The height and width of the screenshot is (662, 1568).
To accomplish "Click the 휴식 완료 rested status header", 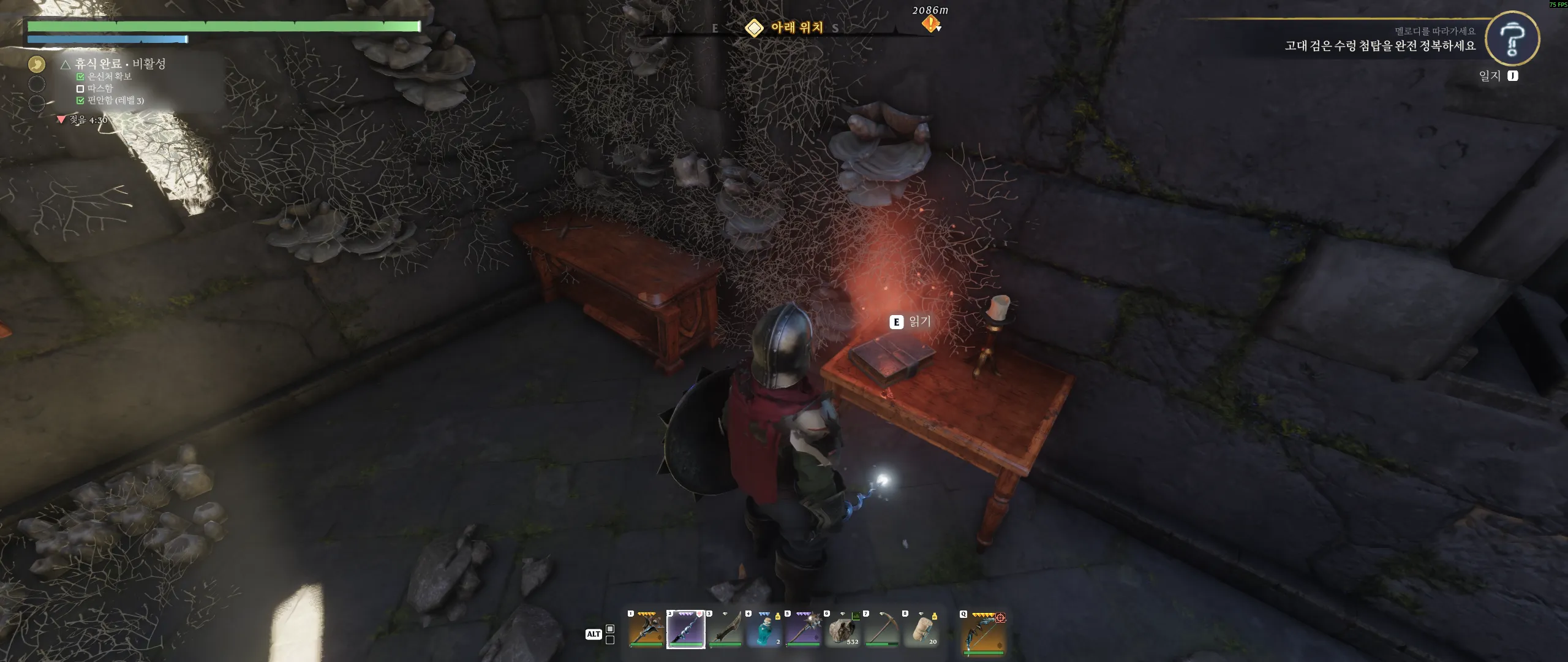I will (x=114, y=64).
